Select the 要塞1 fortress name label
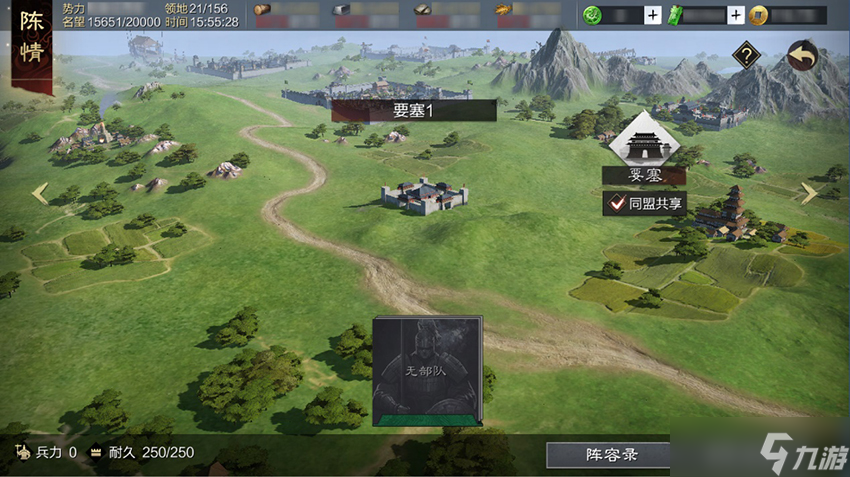Viewport: 850px width, 477px height. pyautogui.click(x=414, y=111)
